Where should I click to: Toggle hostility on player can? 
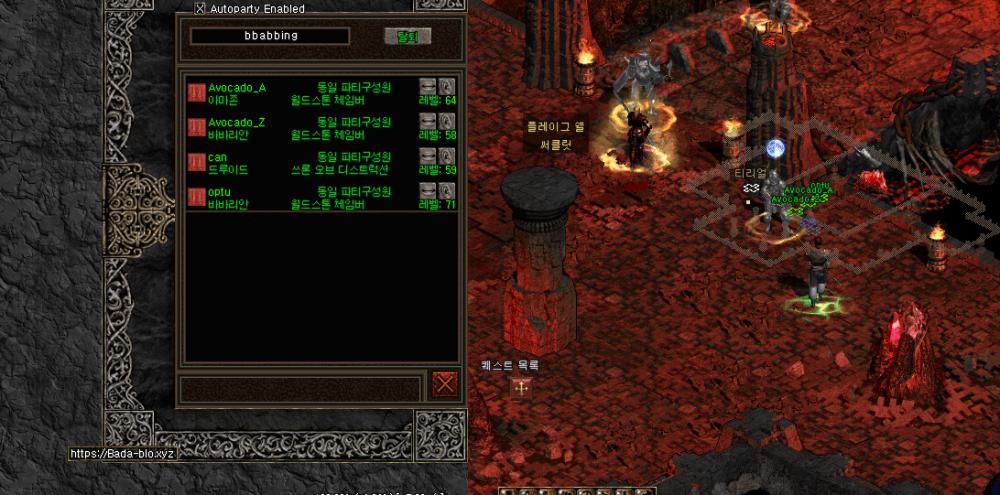(196, 163)
